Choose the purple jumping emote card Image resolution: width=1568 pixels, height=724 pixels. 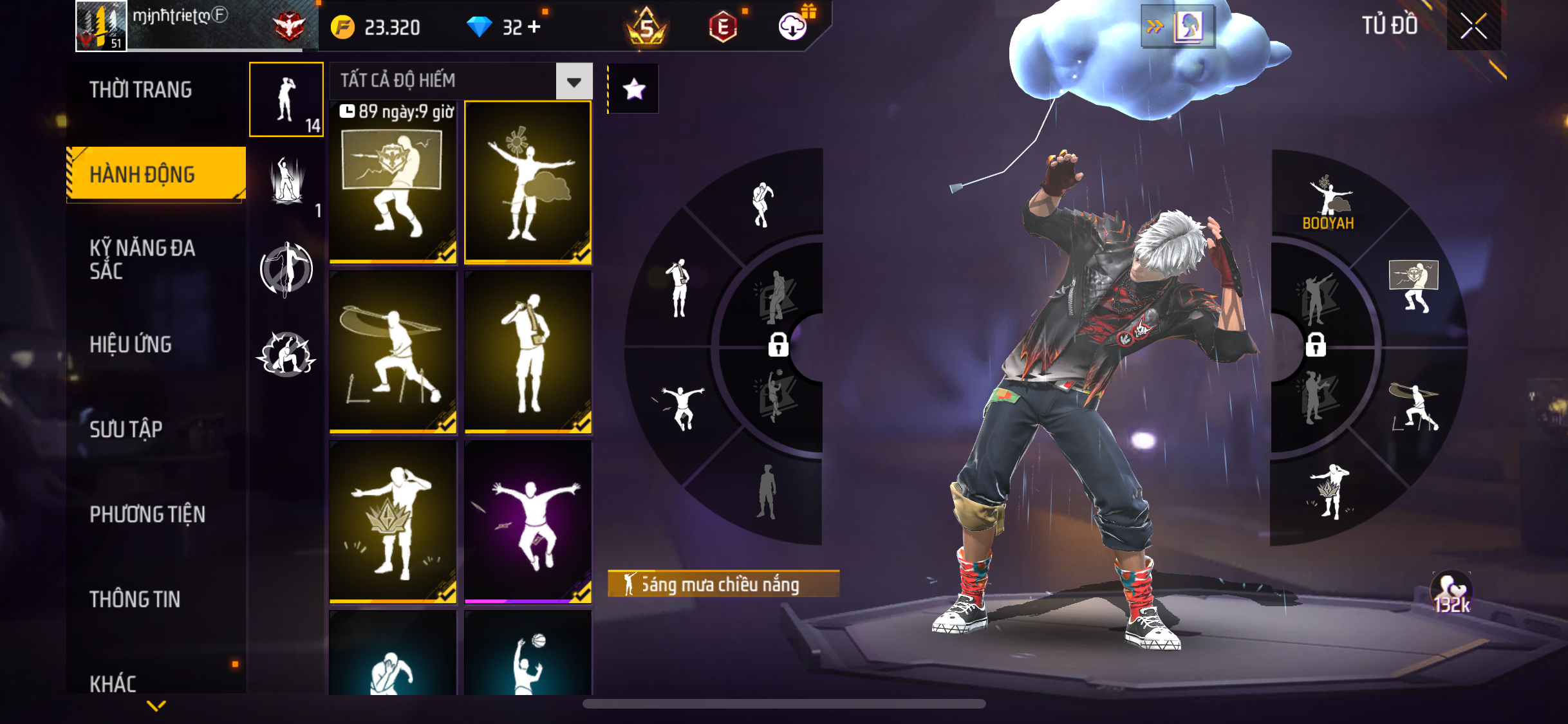[528, 522]
